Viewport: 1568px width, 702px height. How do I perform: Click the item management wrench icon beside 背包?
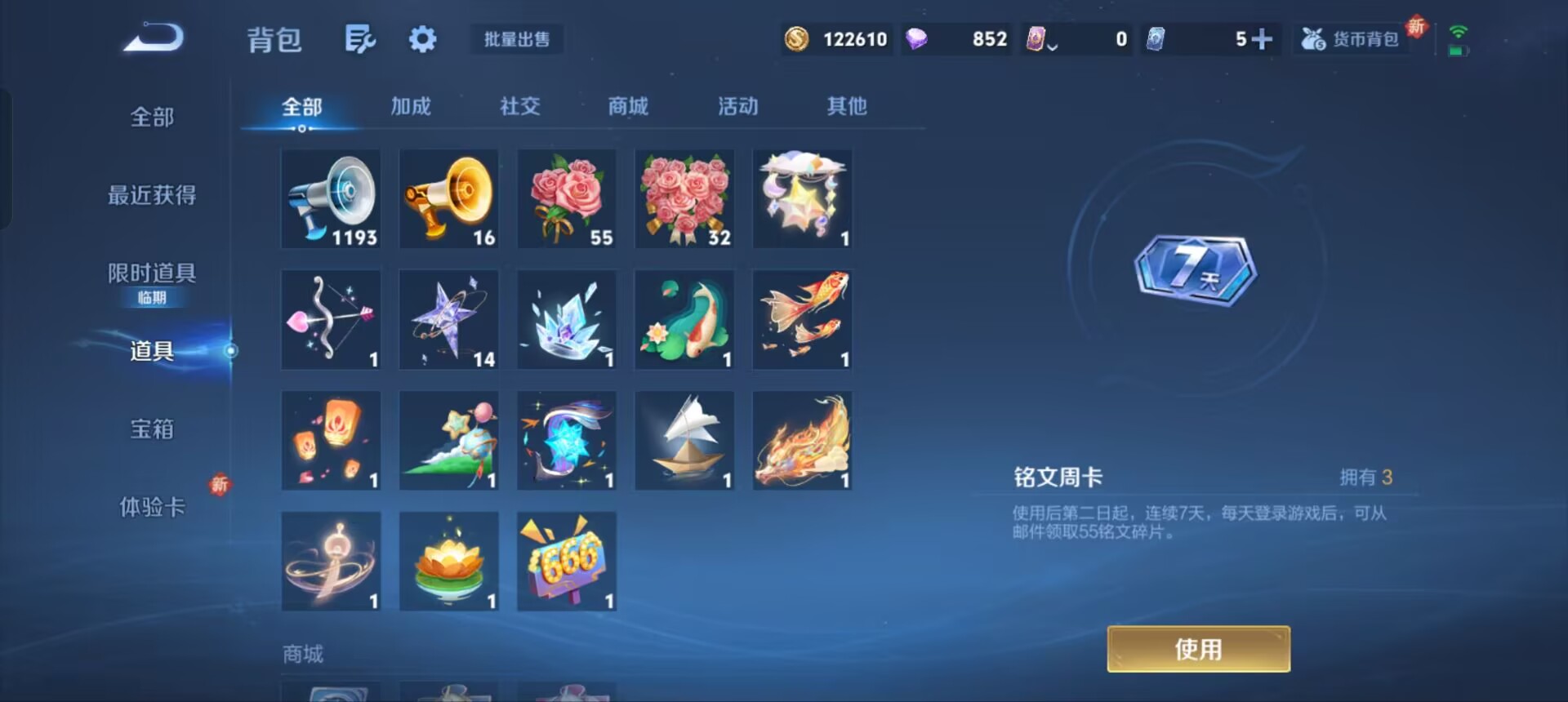[x=360, y=39]
